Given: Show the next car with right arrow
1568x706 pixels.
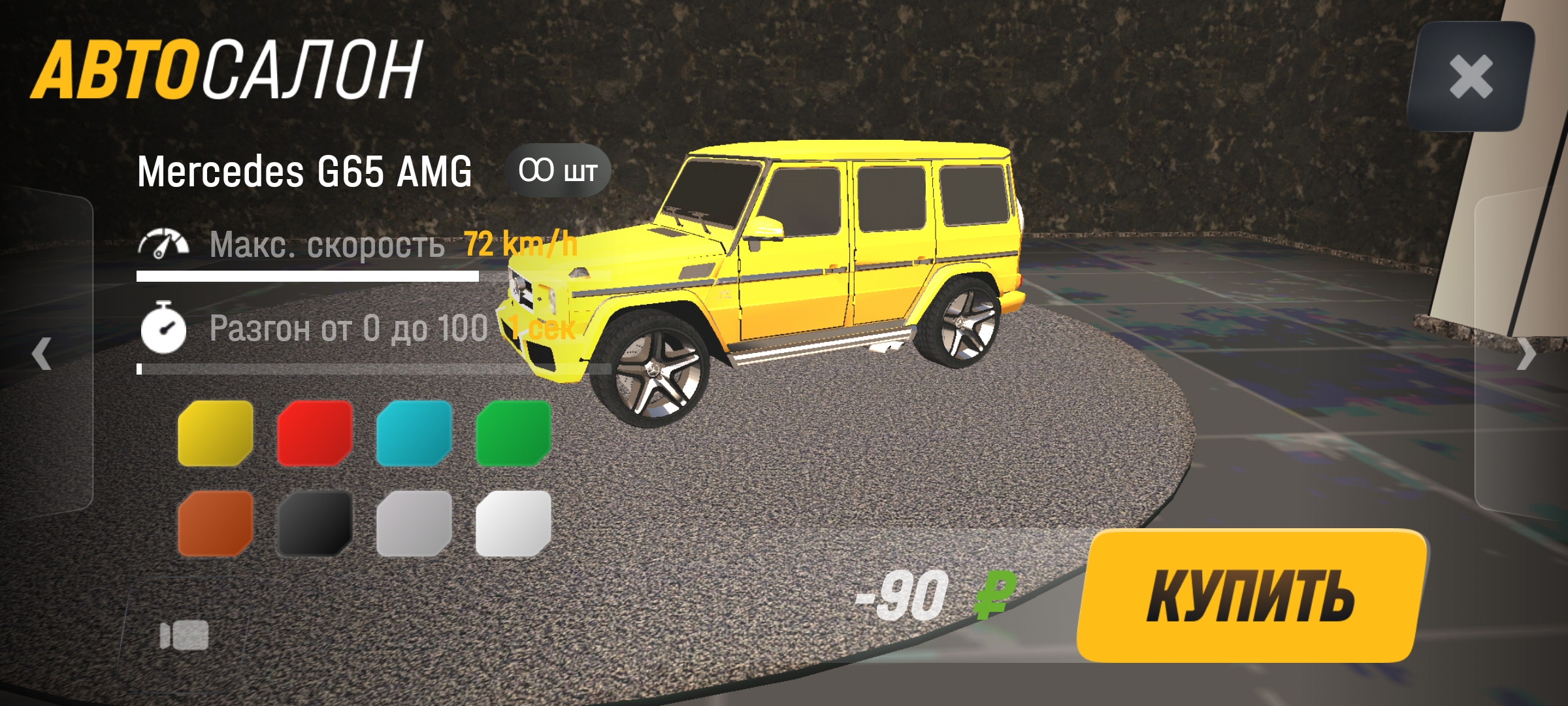Looking at the screenshot, I should [x=1526, y=355].
